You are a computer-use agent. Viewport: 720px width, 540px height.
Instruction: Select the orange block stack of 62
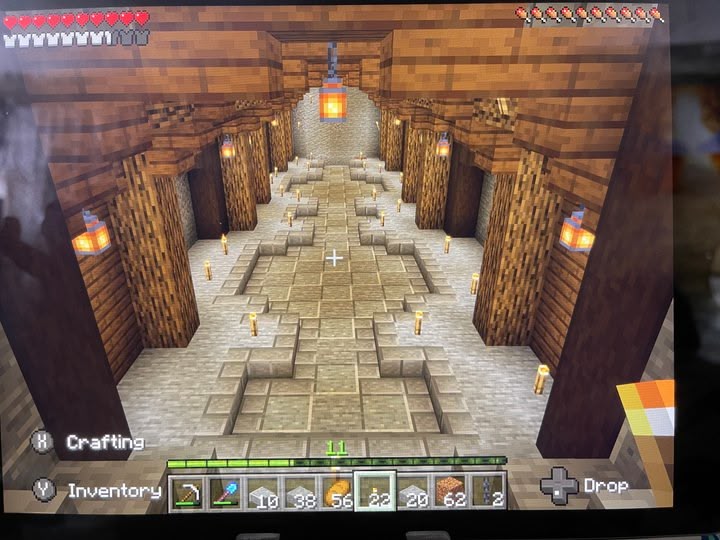pyautogui.click(x=450, y=491)
